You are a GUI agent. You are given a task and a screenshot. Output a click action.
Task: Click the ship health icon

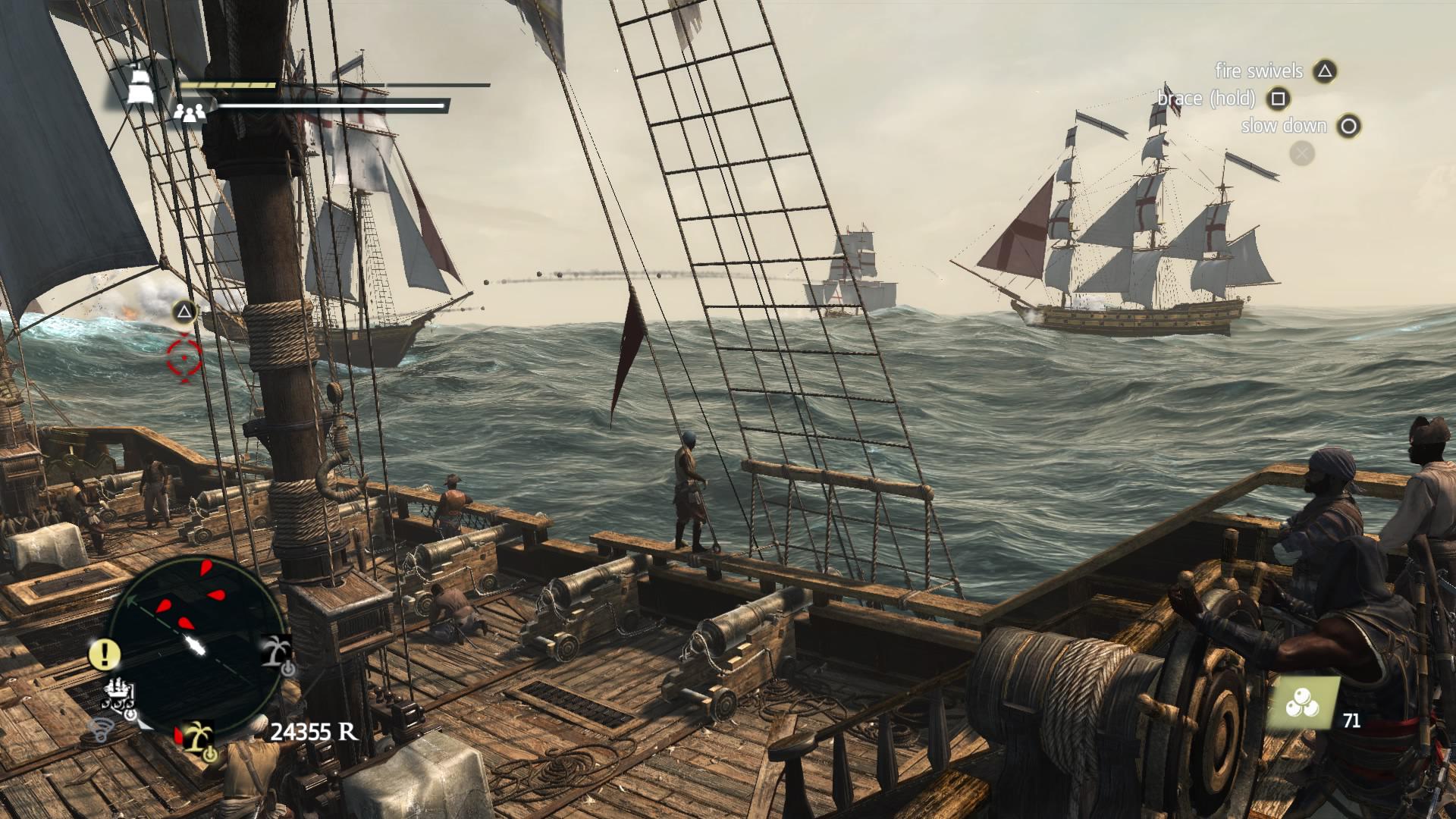(140, 83)
